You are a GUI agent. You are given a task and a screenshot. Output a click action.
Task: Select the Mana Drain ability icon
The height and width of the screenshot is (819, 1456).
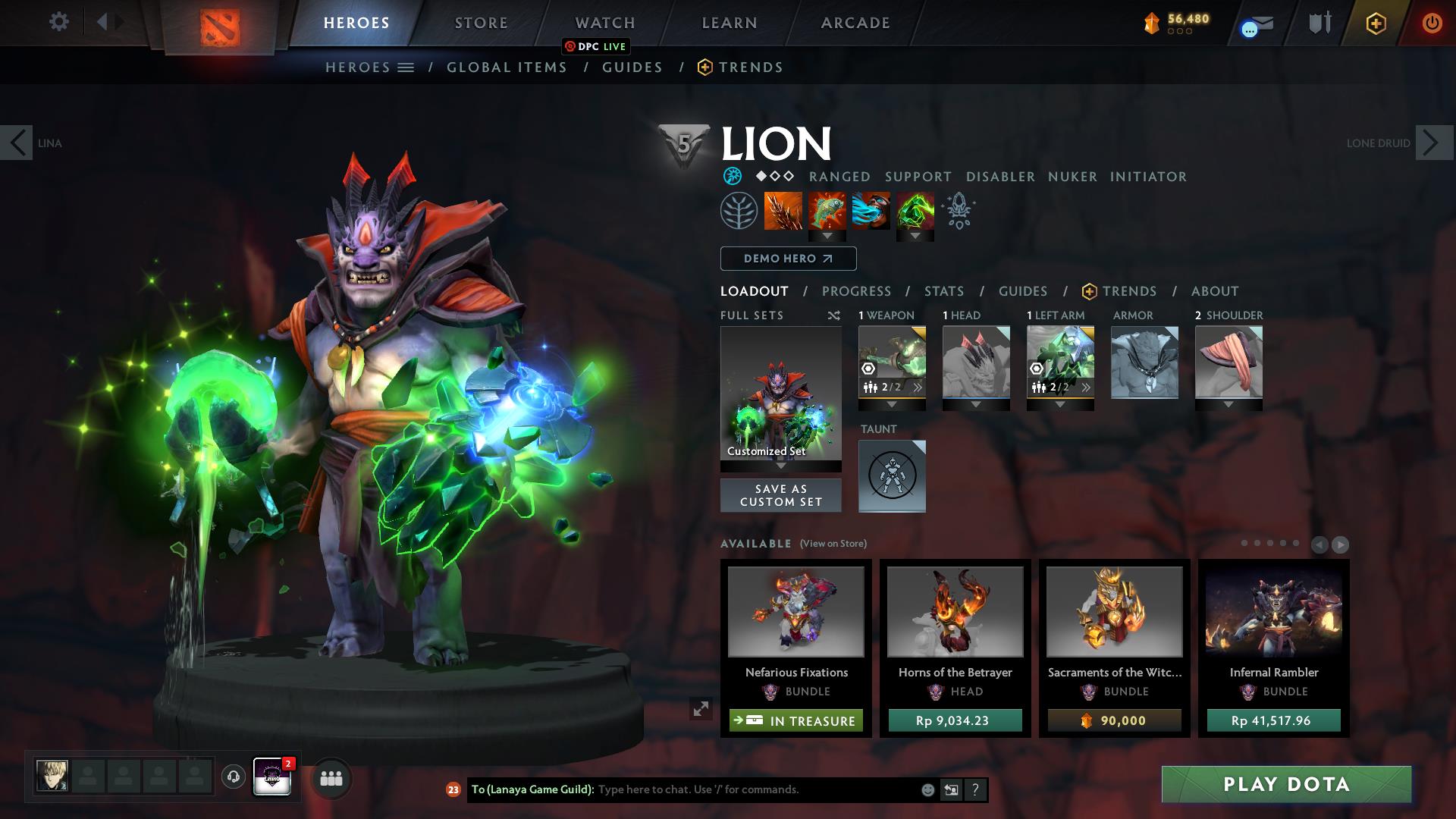pyautogui.click(x=870, y=211)
